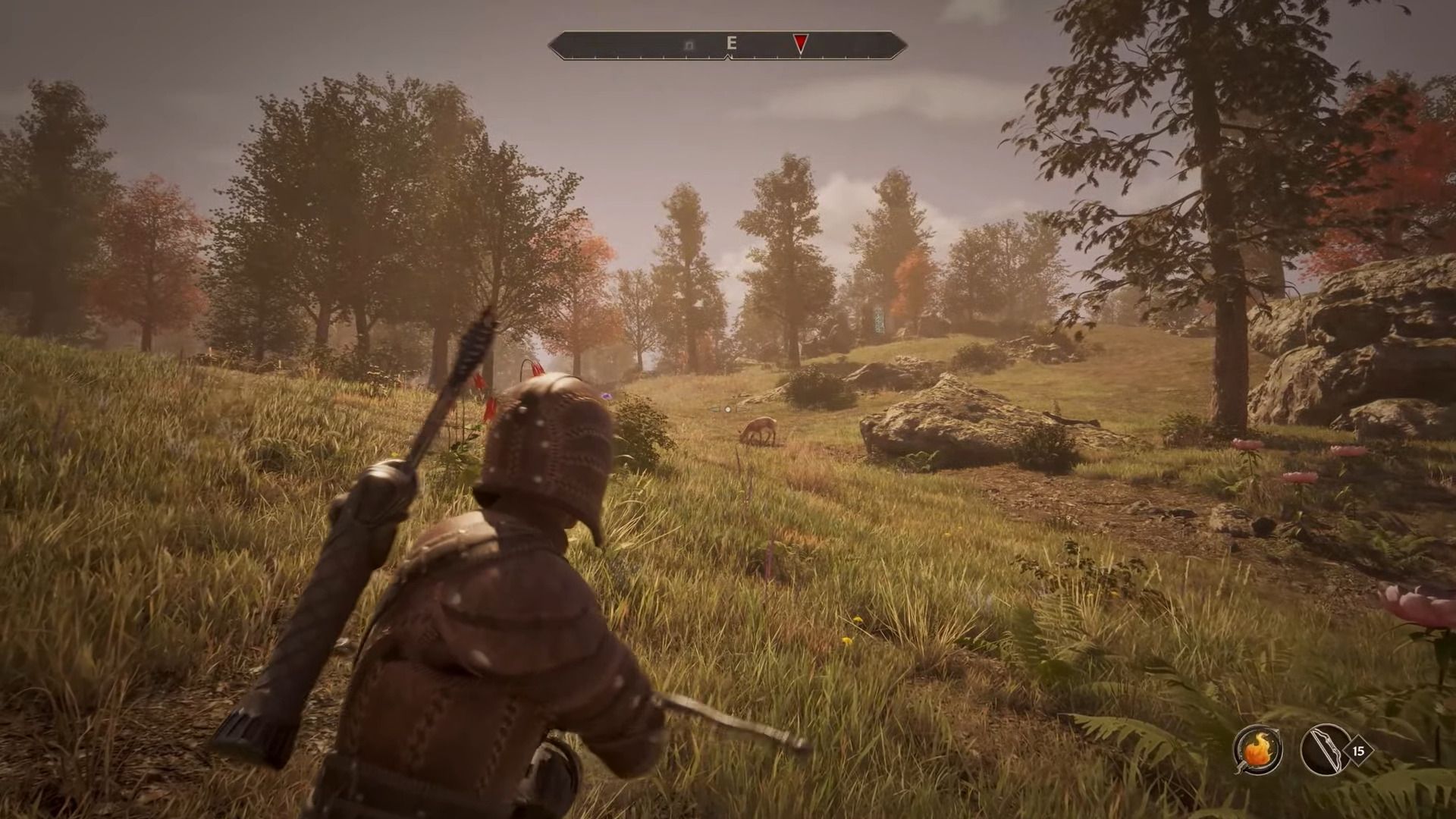Select the flame spell icon
1456x819 pixels.
tap(1257, 750)
